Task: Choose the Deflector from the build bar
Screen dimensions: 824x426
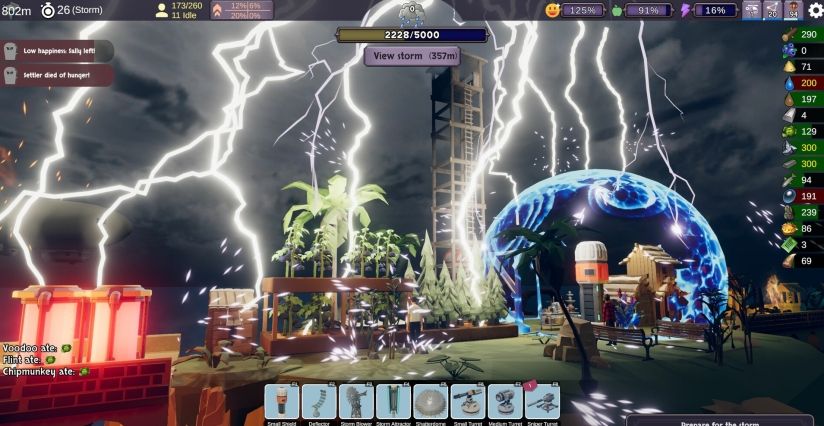Action: click(319, 402)
